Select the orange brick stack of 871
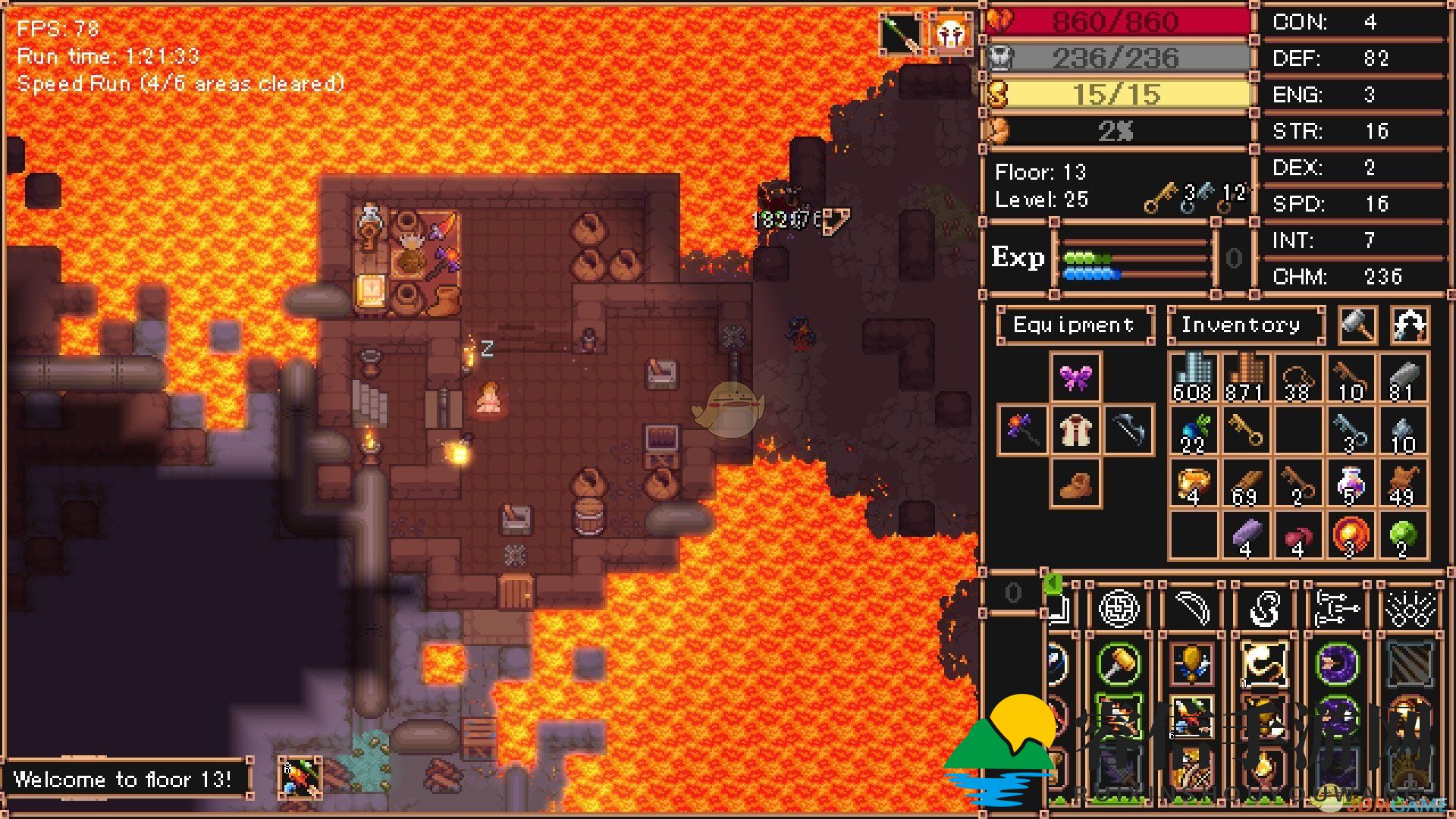 [x=1246, y=378]
